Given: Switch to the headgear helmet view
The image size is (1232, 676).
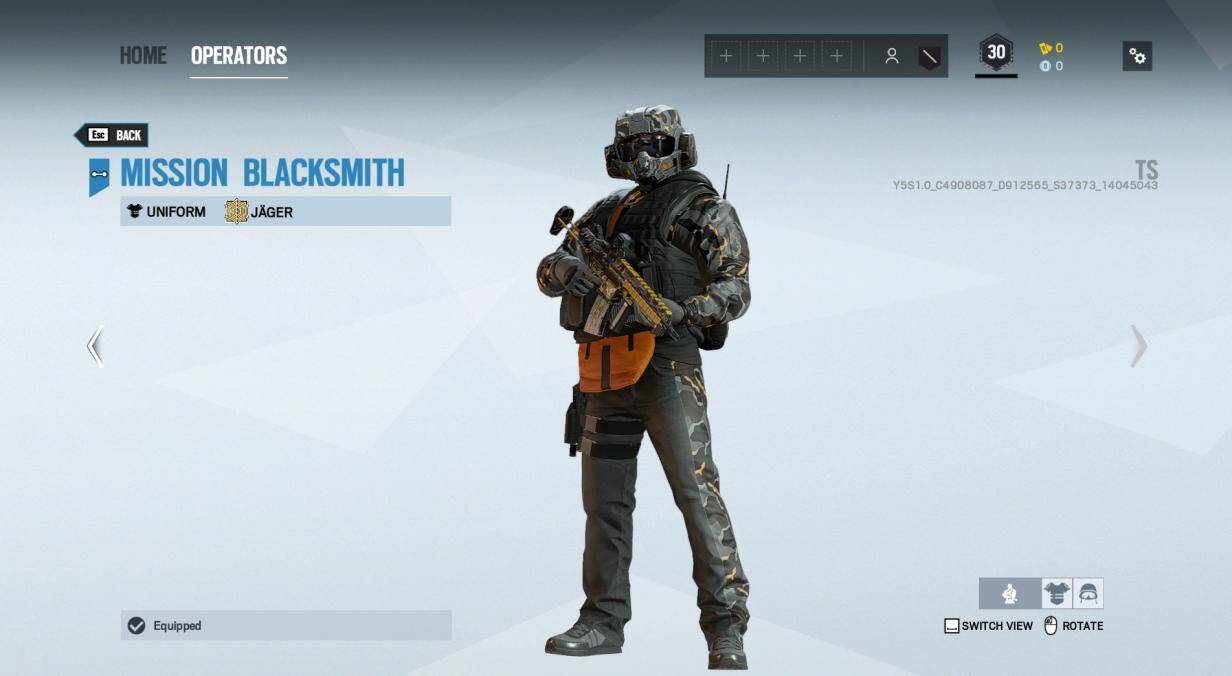Looking at the screenshot, I should (1088, 594).
